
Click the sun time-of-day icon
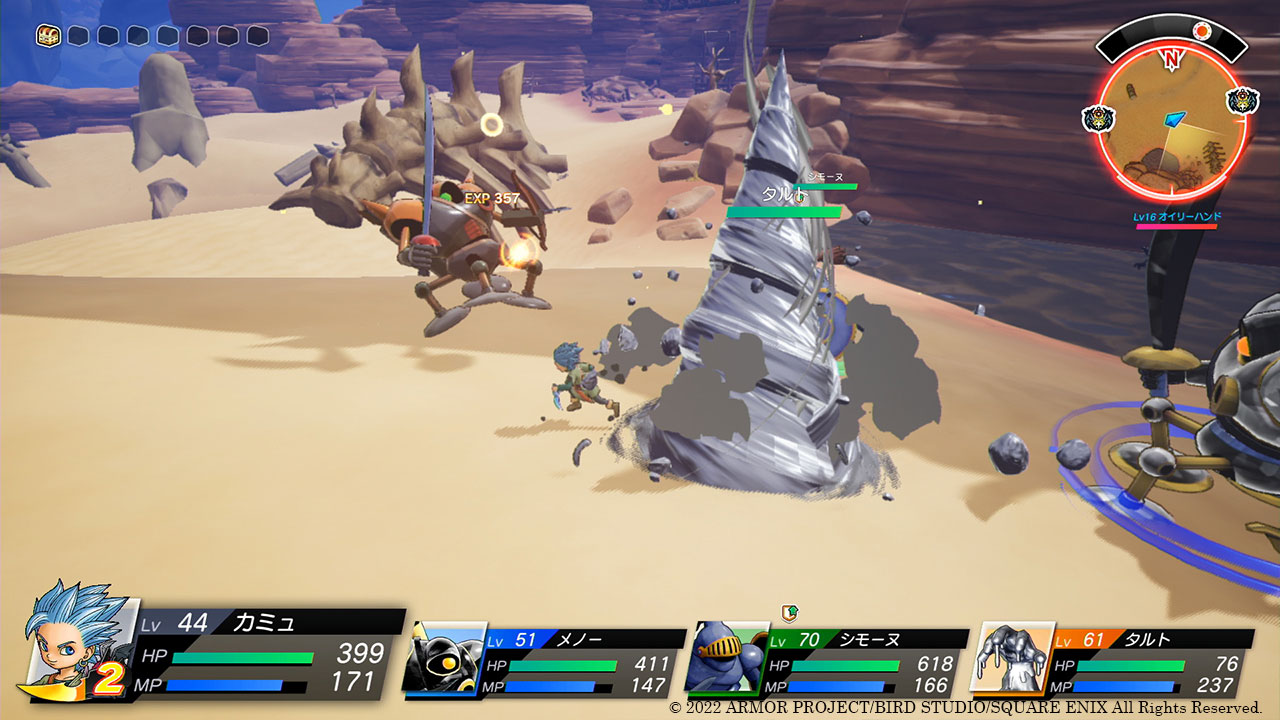pos(1202,32)
